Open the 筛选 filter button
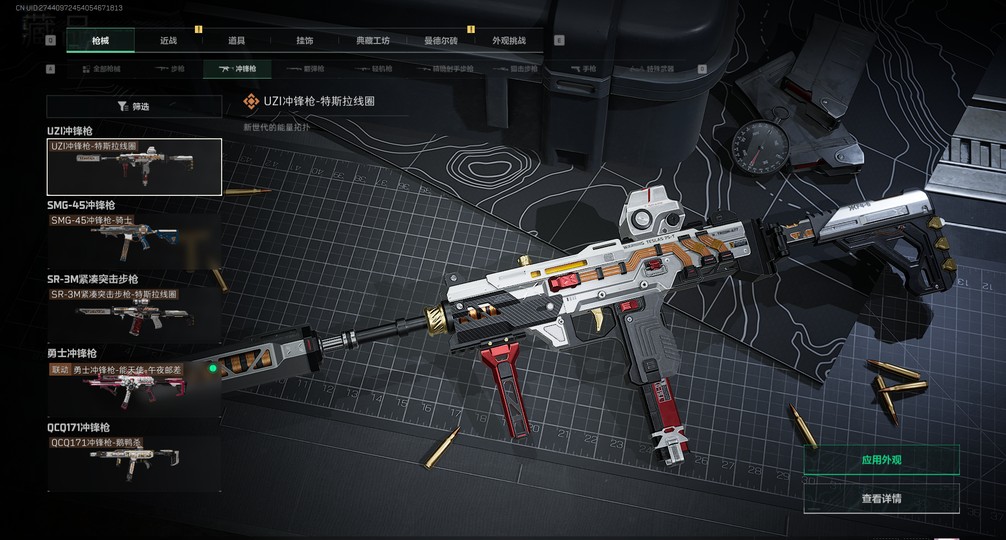Screen dimensions: 1006x540 point(134,106)
